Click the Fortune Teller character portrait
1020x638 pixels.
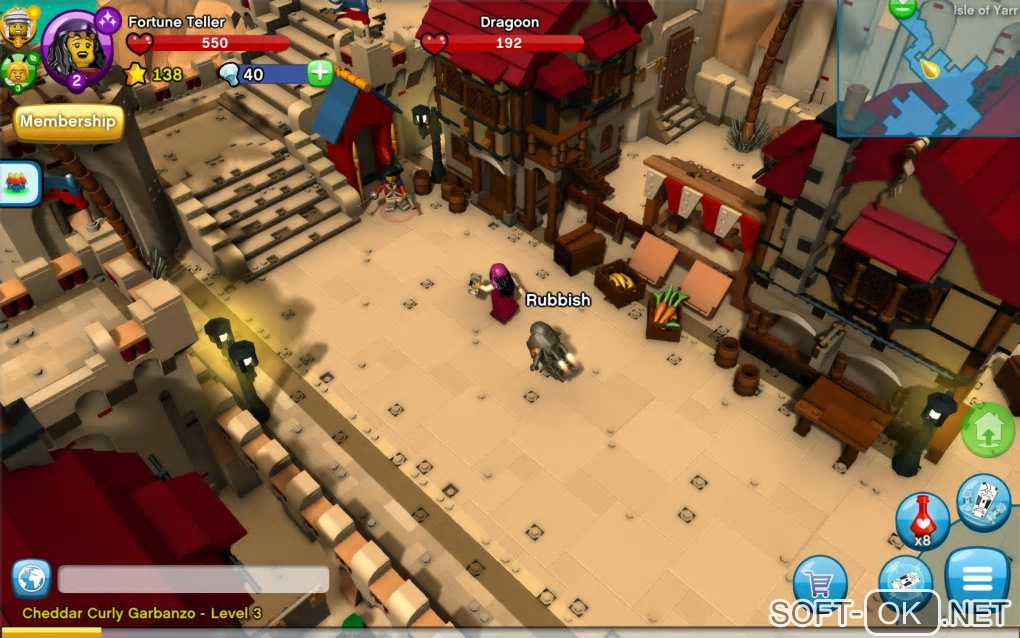coord(77,48)
